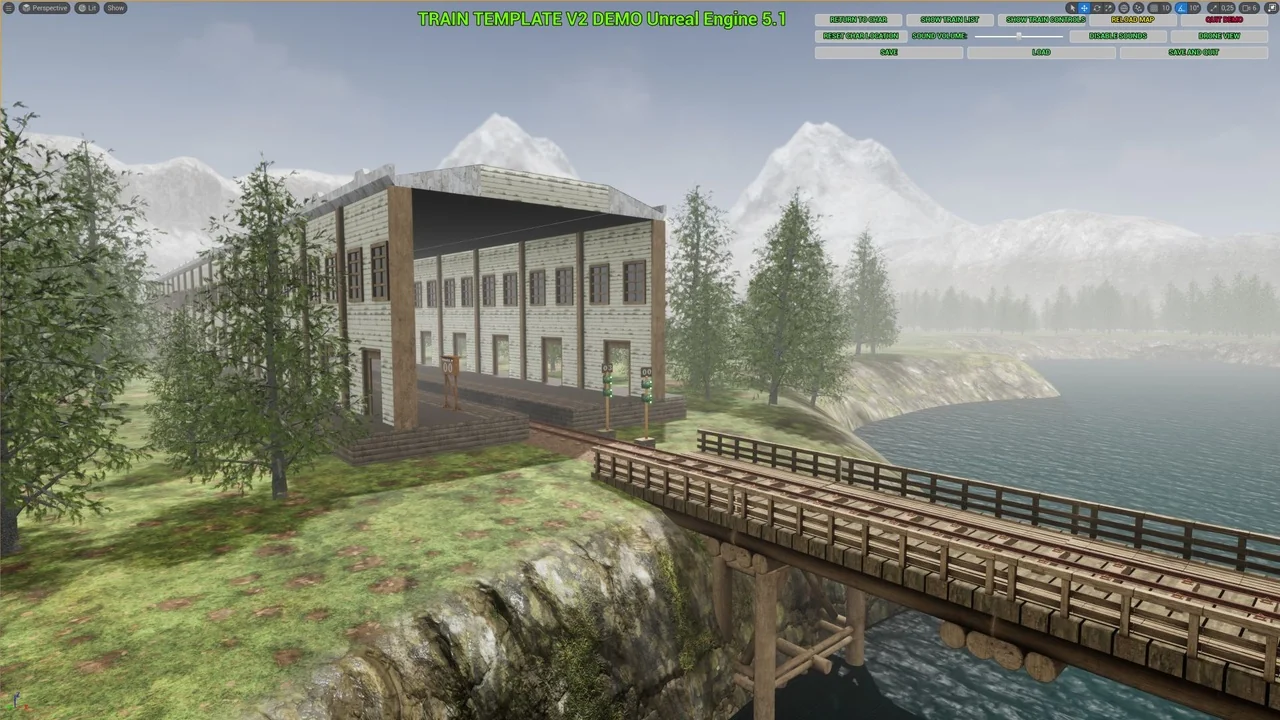Click the Return to Char button
The height and width of the screenshot is (720, 1280).
pyautogui.click(x=858, y=20)
